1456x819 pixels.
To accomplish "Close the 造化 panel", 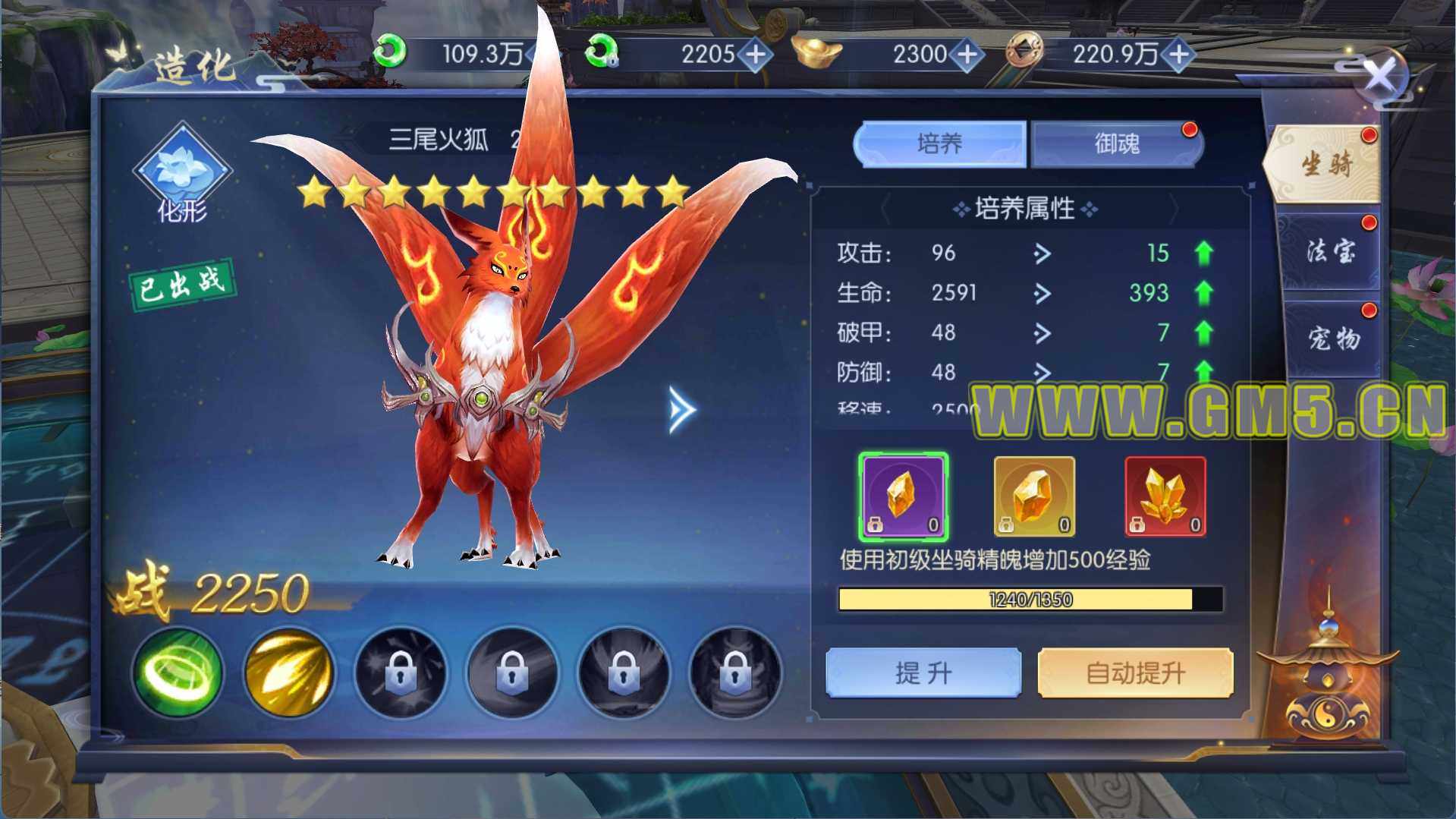I will pos(1378,76).
